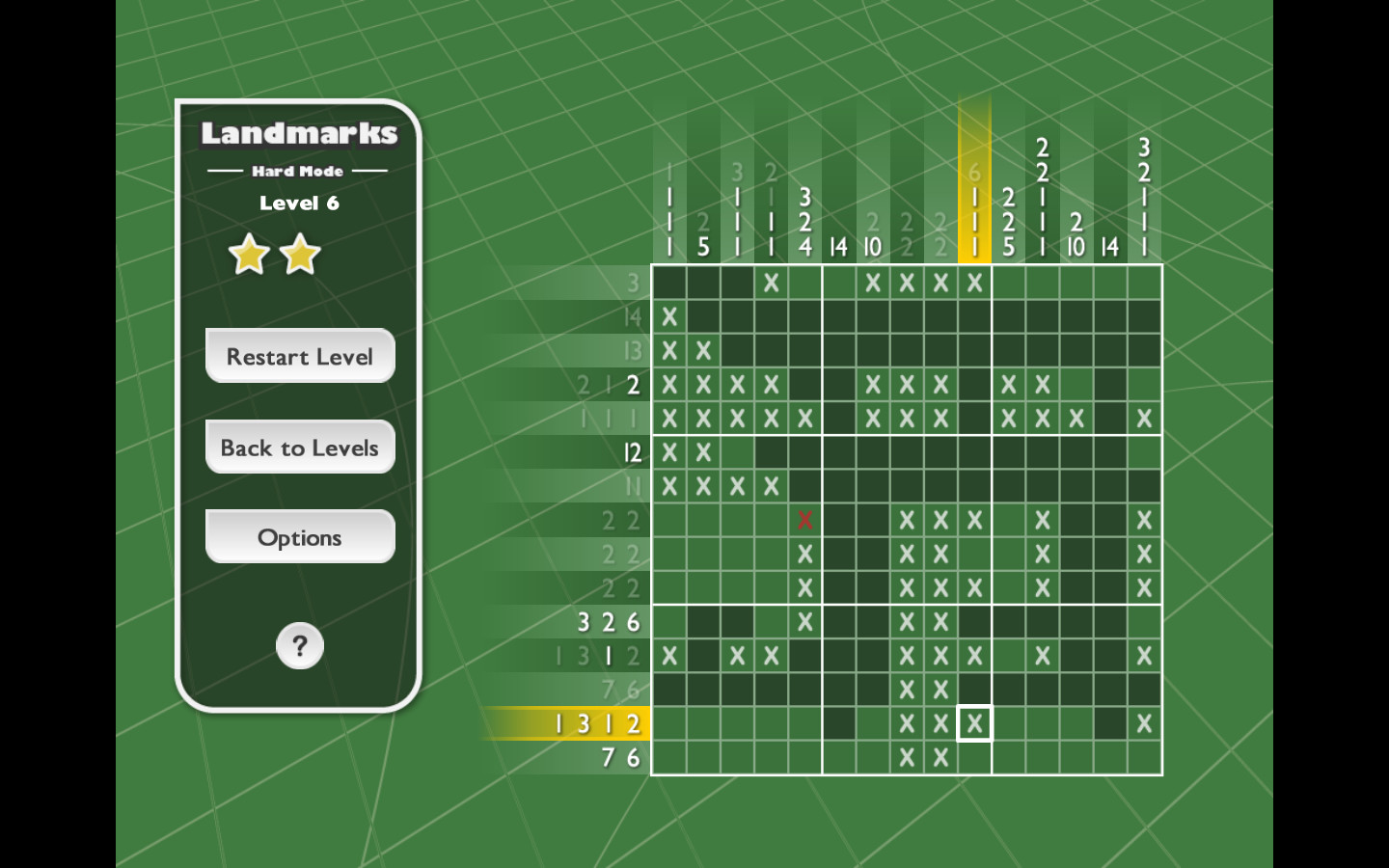Viewport: 1389px width, 868px height.
Task: Click the bottom 7 6 row hint
Action: point(622,757)
